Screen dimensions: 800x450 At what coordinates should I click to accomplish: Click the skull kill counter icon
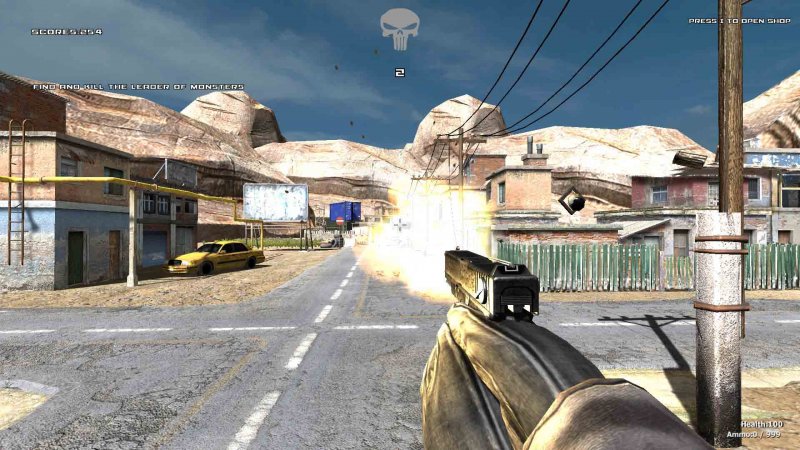click(x=399, y=30)
